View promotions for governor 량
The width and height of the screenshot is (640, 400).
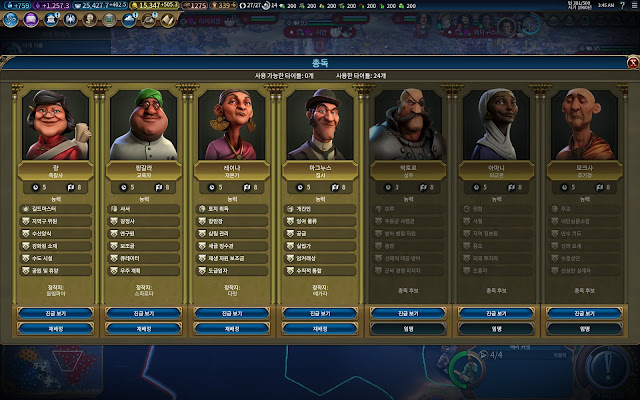click(55, 313)
